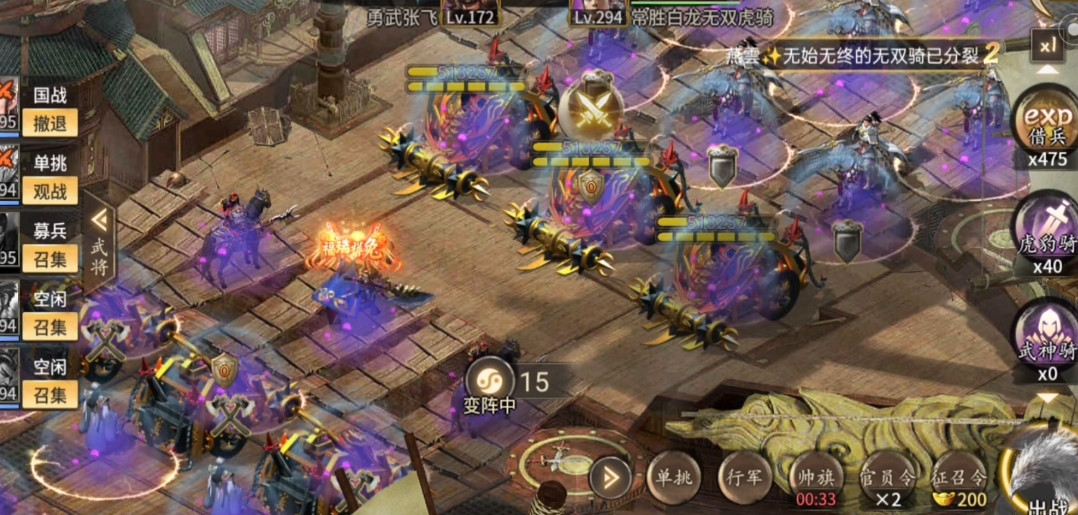The width and height of the screenshot is (1078, 515).
Task: Use the 征召令 conscription order
Action: (957, 477)
